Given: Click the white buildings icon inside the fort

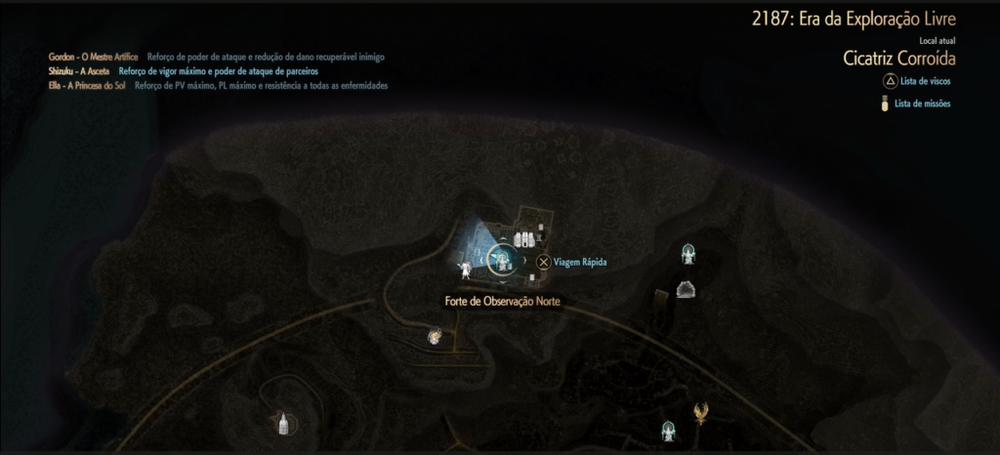Looking at the screenshot, I should [523, 238].
